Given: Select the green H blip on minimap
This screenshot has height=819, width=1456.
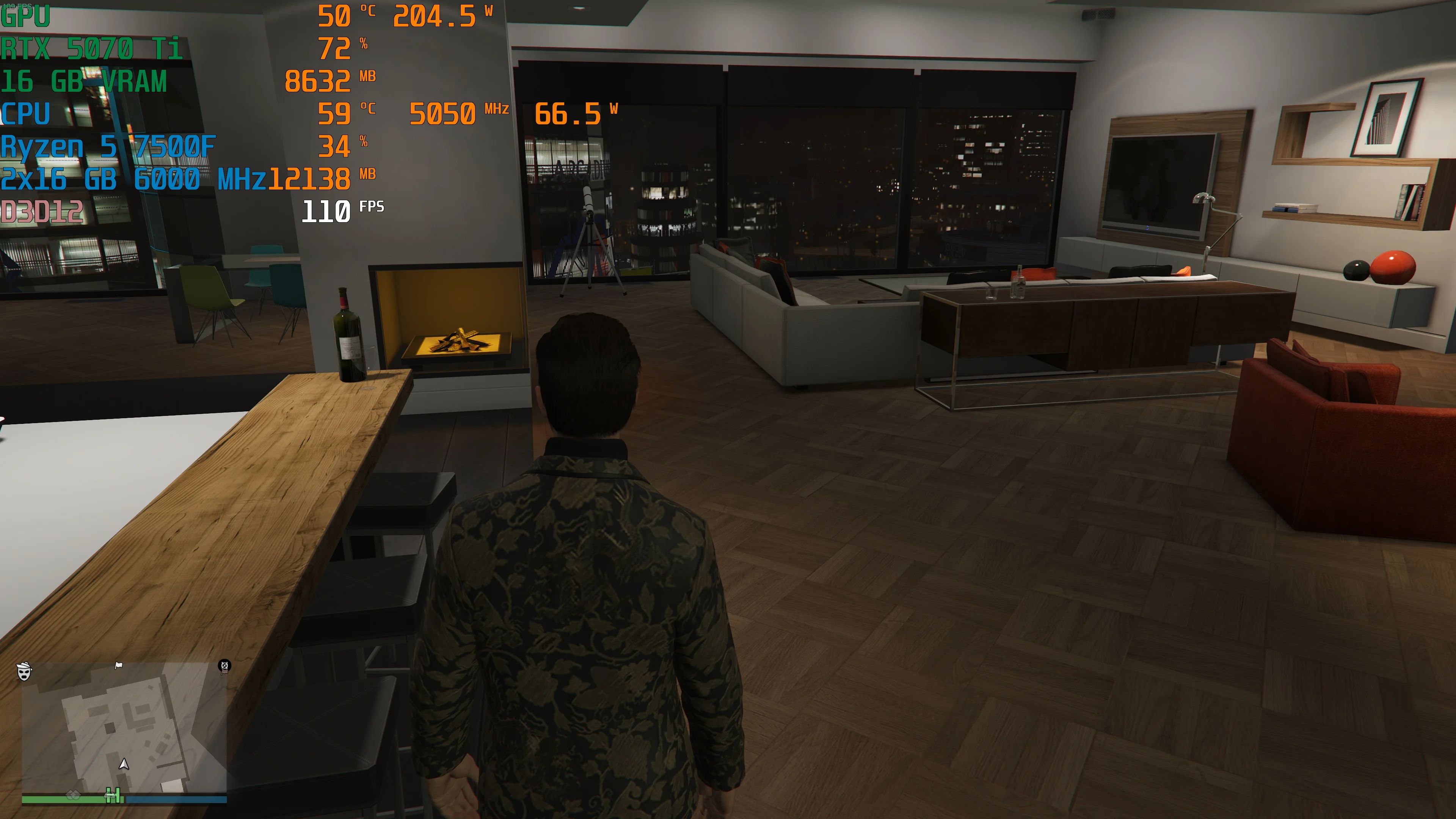Looking at the screenshot, I should (x=113, y=796).
